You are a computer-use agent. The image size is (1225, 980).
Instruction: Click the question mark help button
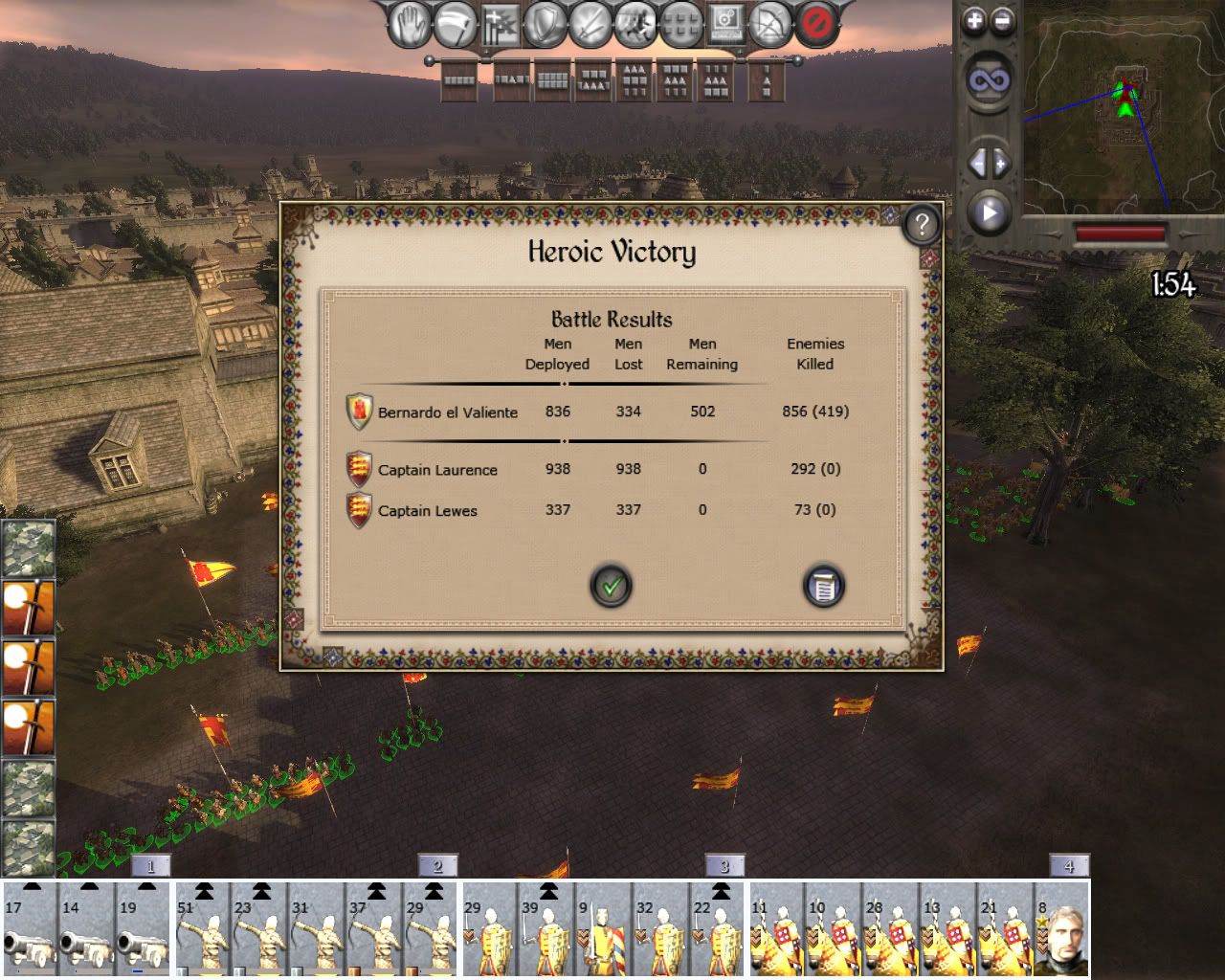click(921, 225)
